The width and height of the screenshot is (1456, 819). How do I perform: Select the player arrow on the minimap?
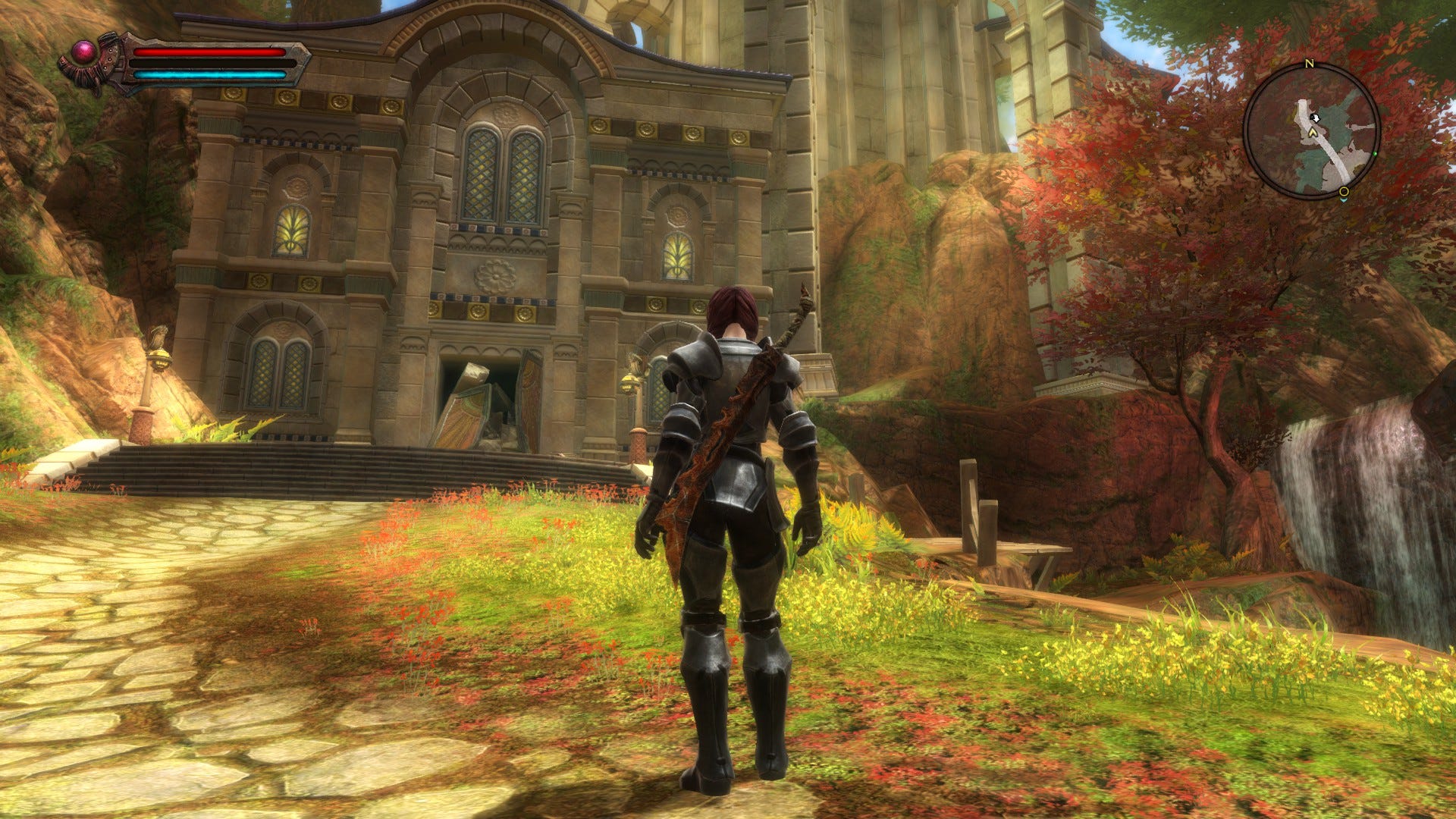(x=1313, y=132)
